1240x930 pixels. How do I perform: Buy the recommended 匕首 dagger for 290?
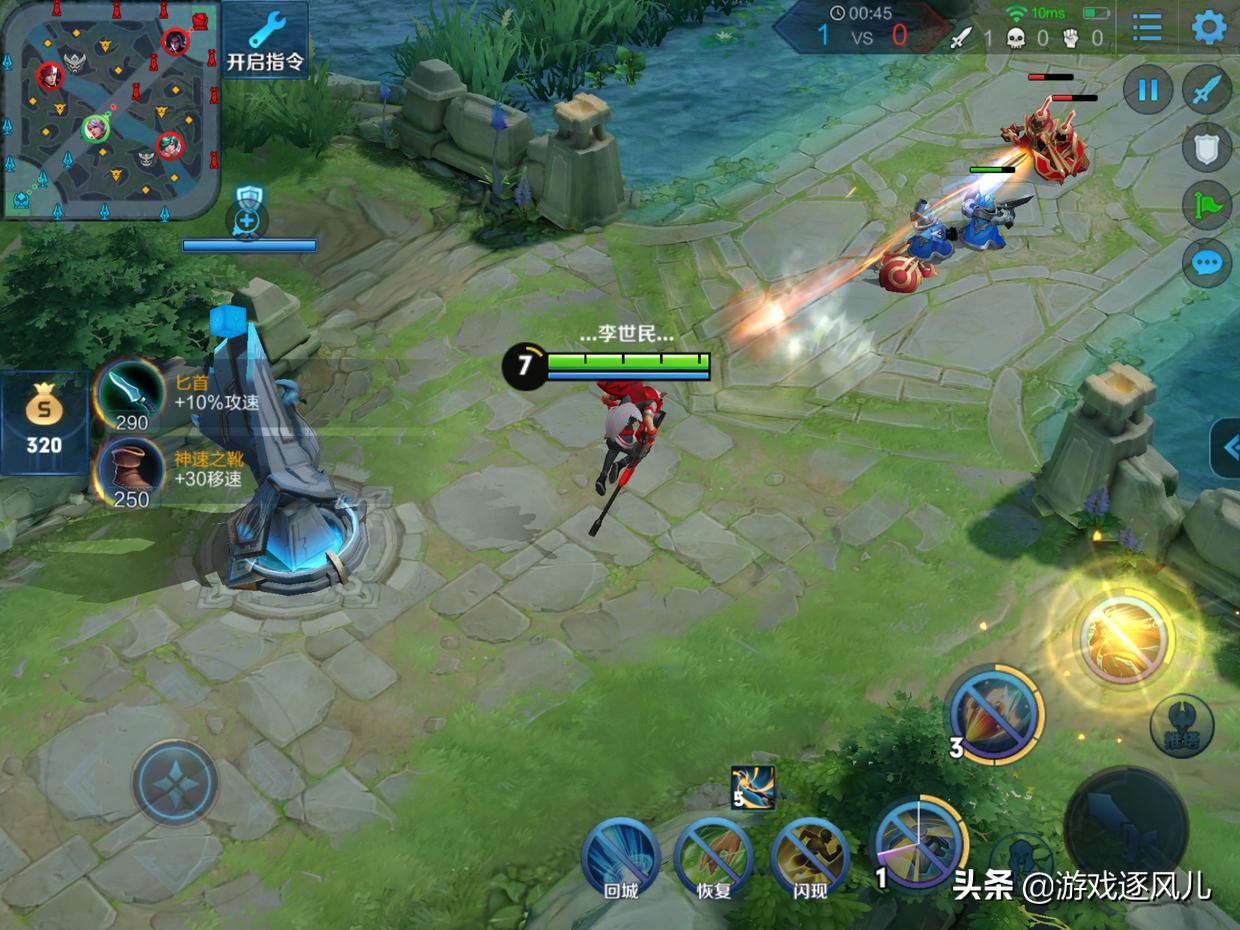(x=130, y=393)
